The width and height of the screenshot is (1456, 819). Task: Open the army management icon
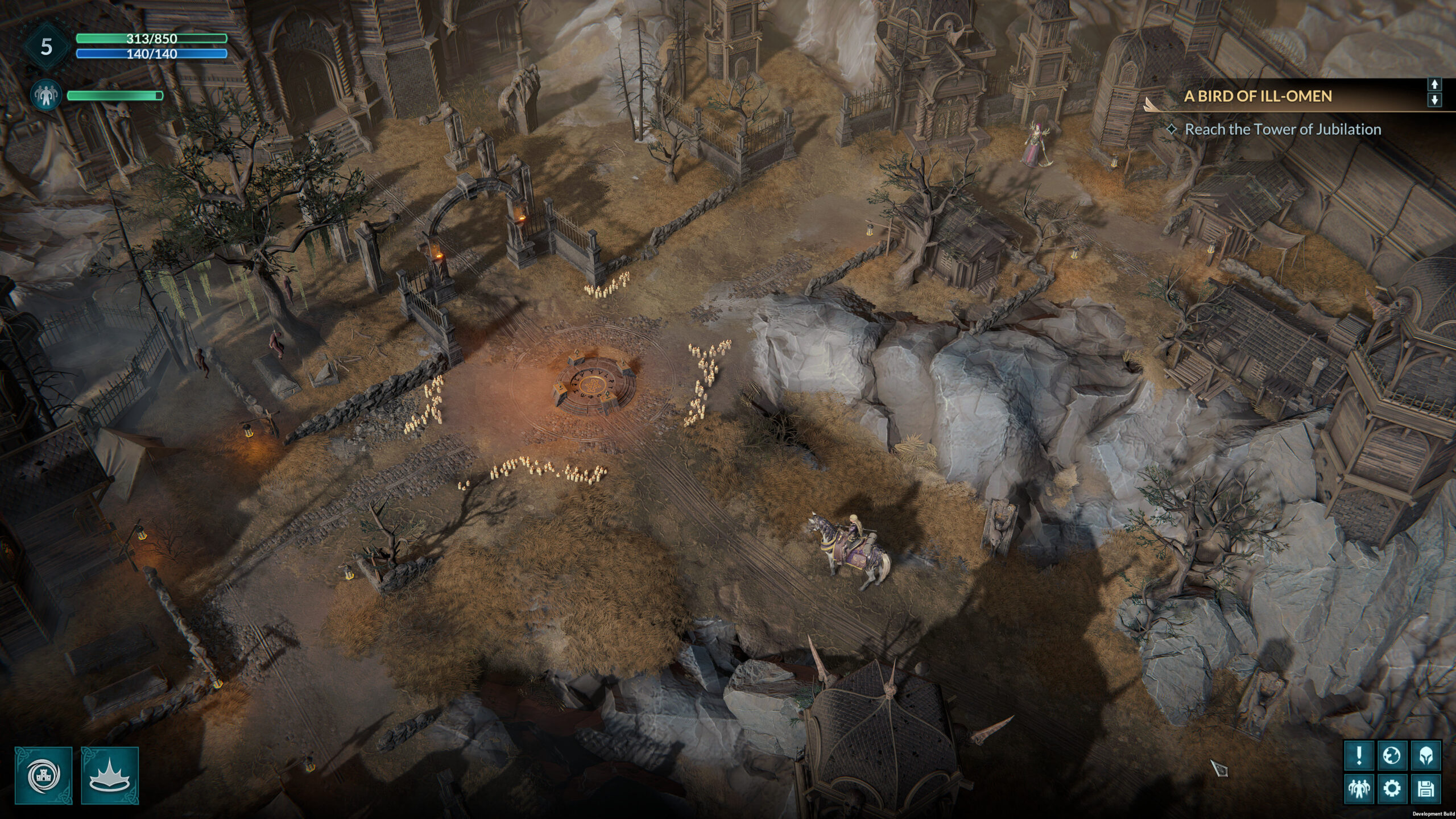[1359, 789]
